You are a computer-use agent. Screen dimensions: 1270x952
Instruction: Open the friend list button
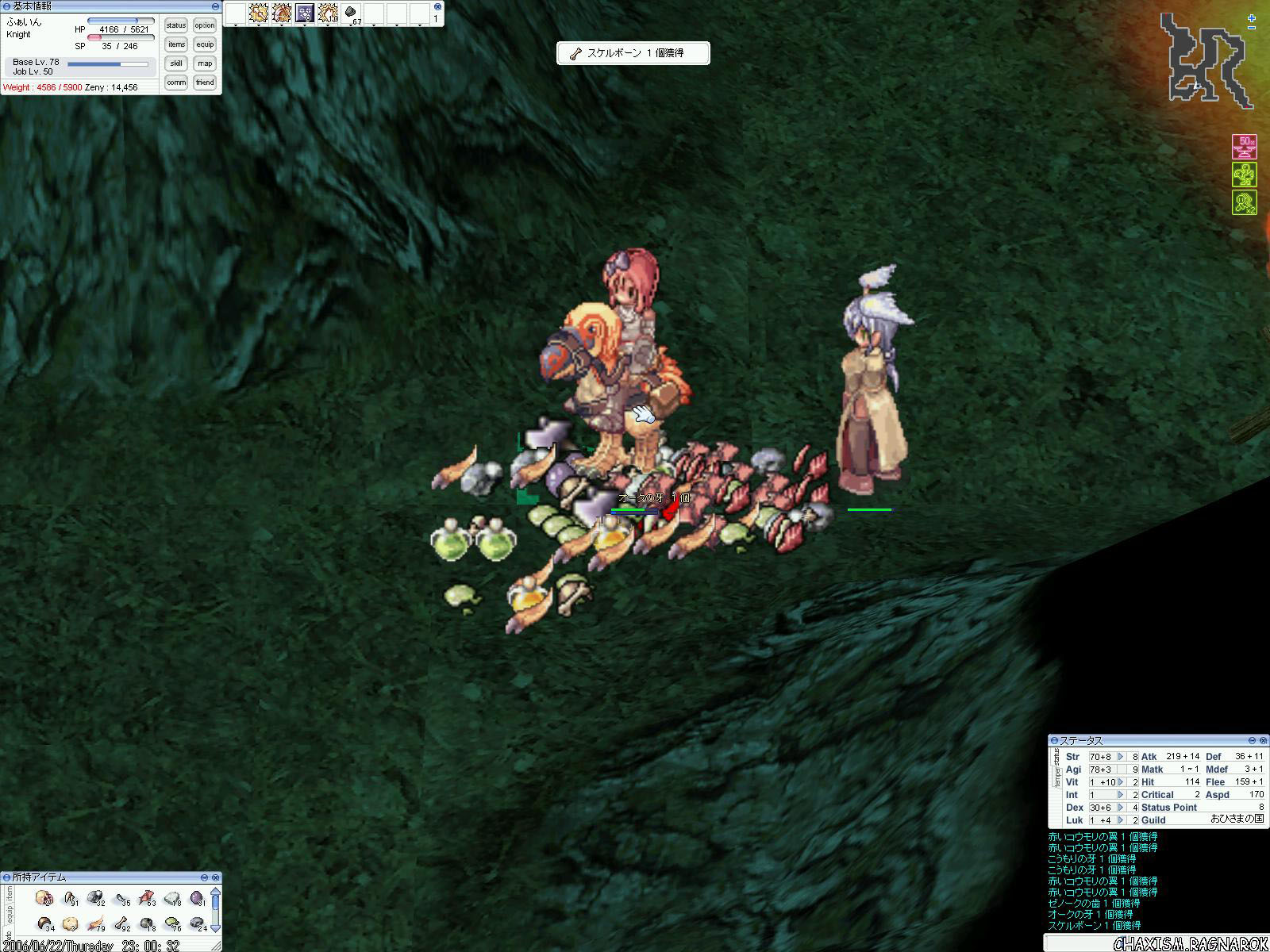(205, 83)
